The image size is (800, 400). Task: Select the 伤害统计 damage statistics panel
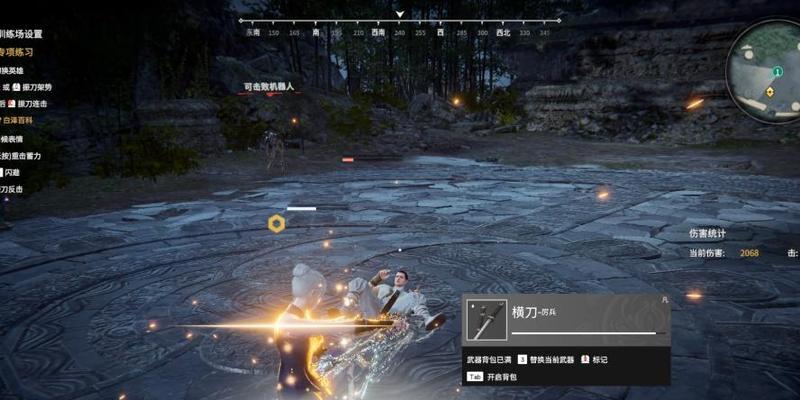coord(708,233)
